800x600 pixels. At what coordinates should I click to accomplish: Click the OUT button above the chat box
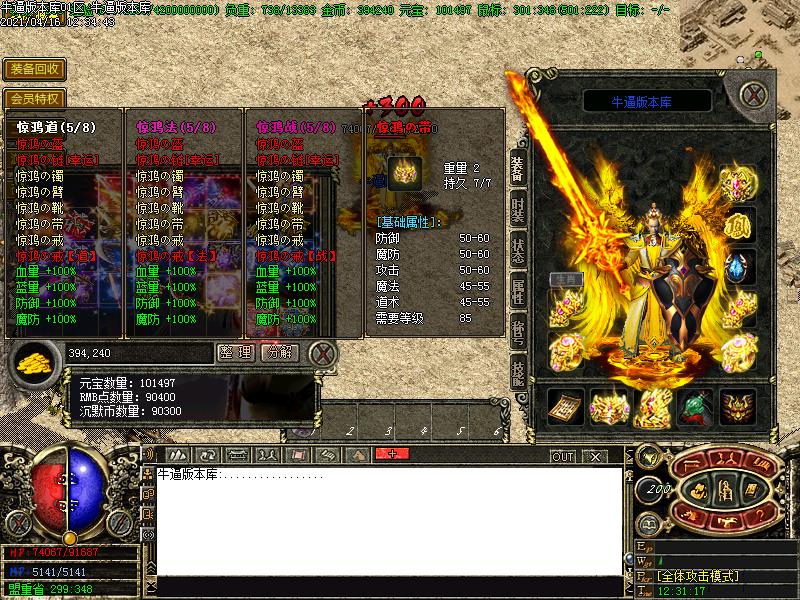point(563,456)
